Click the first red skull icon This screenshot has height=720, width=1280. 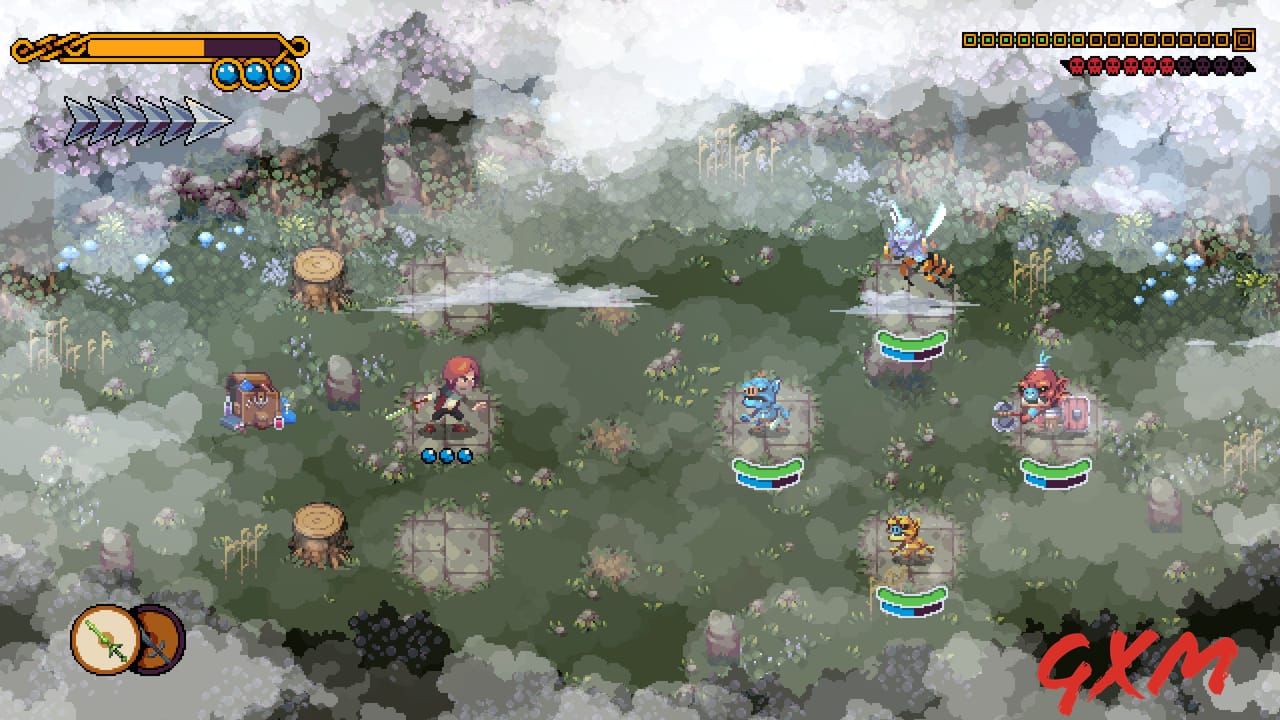pos(1077,66)
